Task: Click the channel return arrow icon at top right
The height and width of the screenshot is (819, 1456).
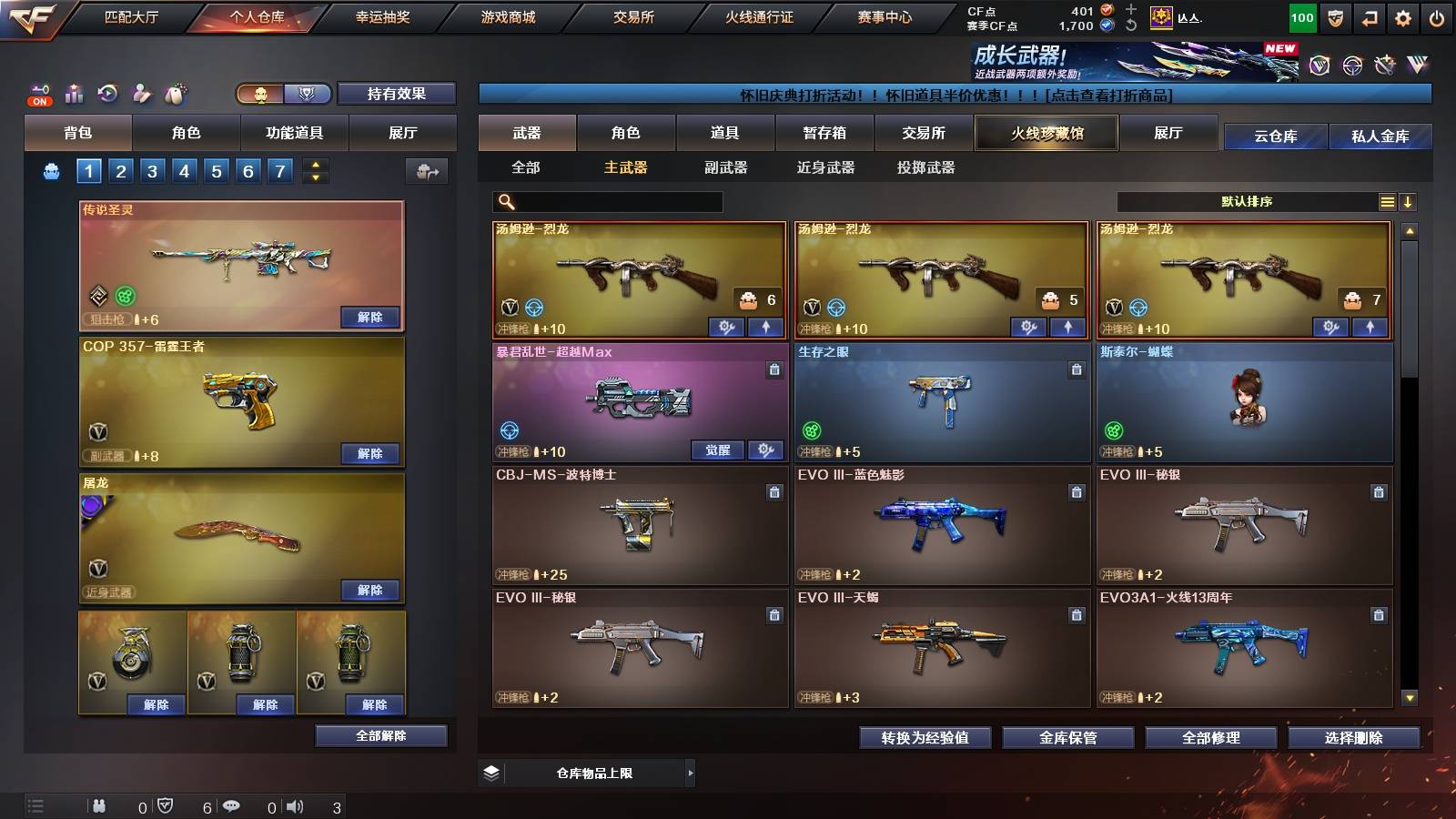Action: click(x=1369, y=18)
